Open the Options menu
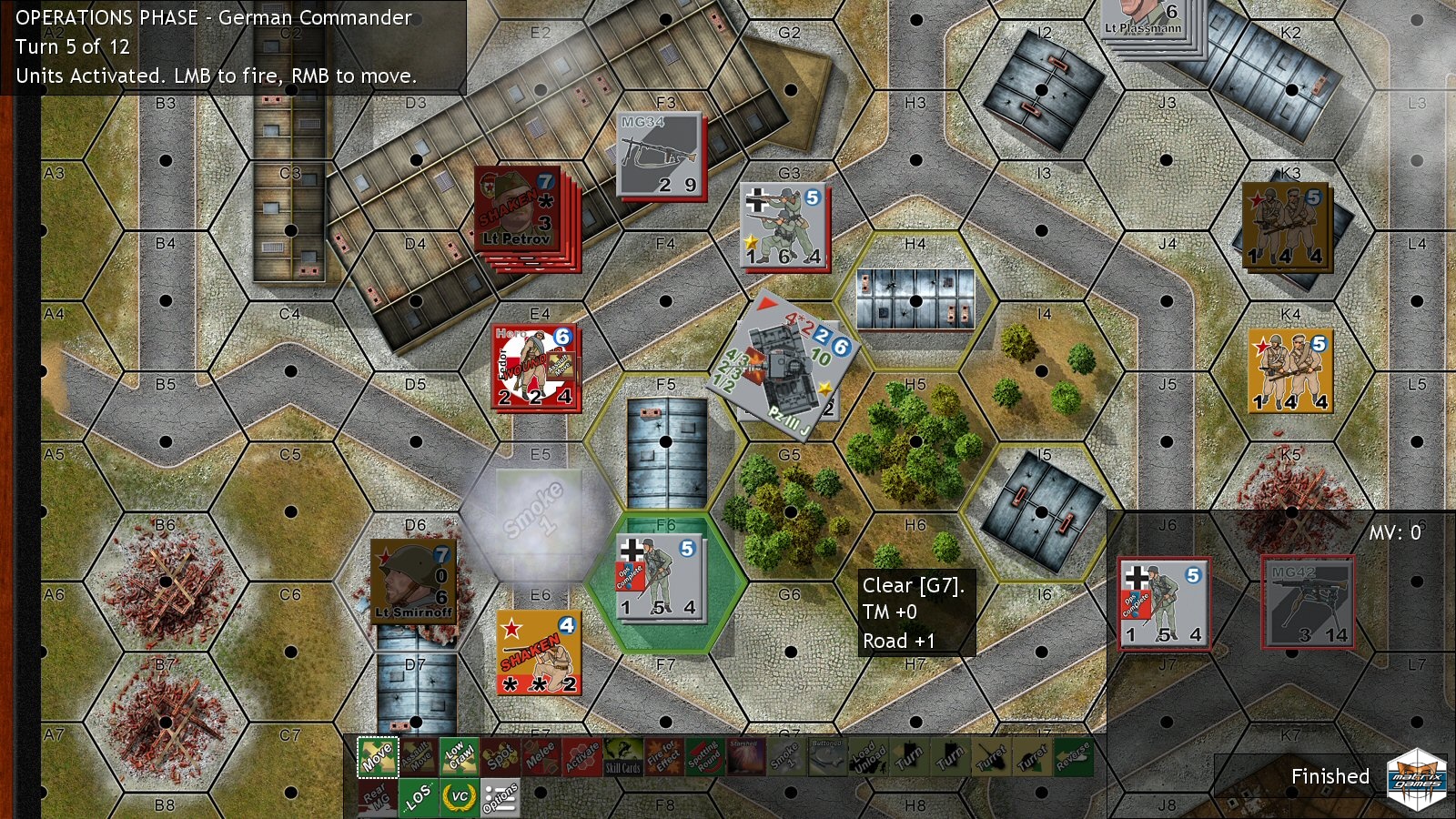Image resolution: width=1456 pixels, height=819 pixels. pyautogui.click(x=500, y=798)
